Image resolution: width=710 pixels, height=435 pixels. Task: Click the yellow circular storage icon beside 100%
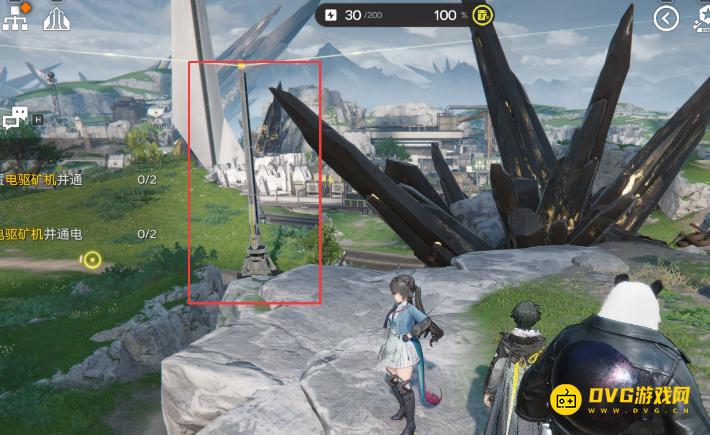click(x=483, y=15)
